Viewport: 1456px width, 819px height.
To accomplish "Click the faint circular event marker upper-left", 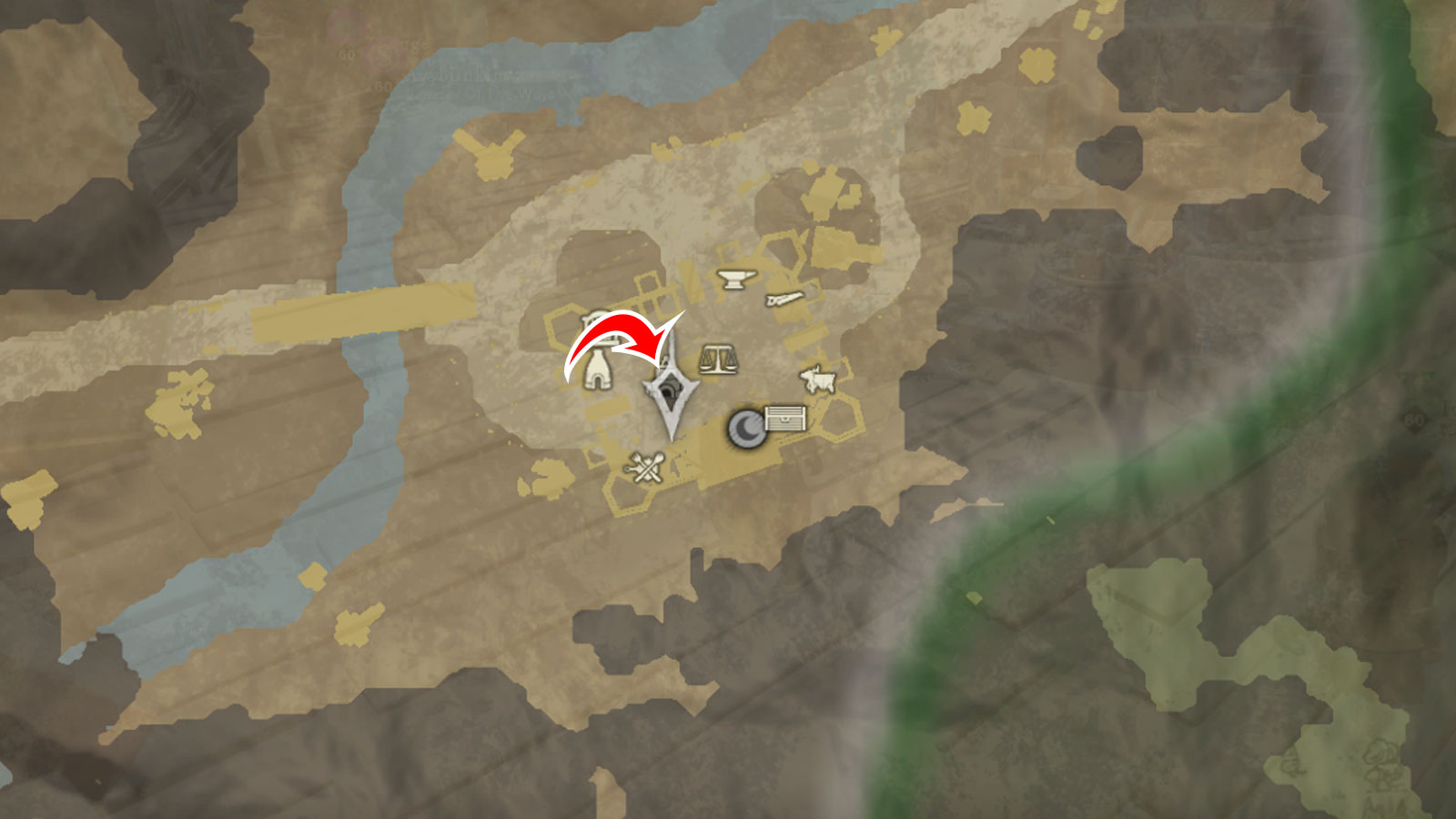I will point(344,23).
